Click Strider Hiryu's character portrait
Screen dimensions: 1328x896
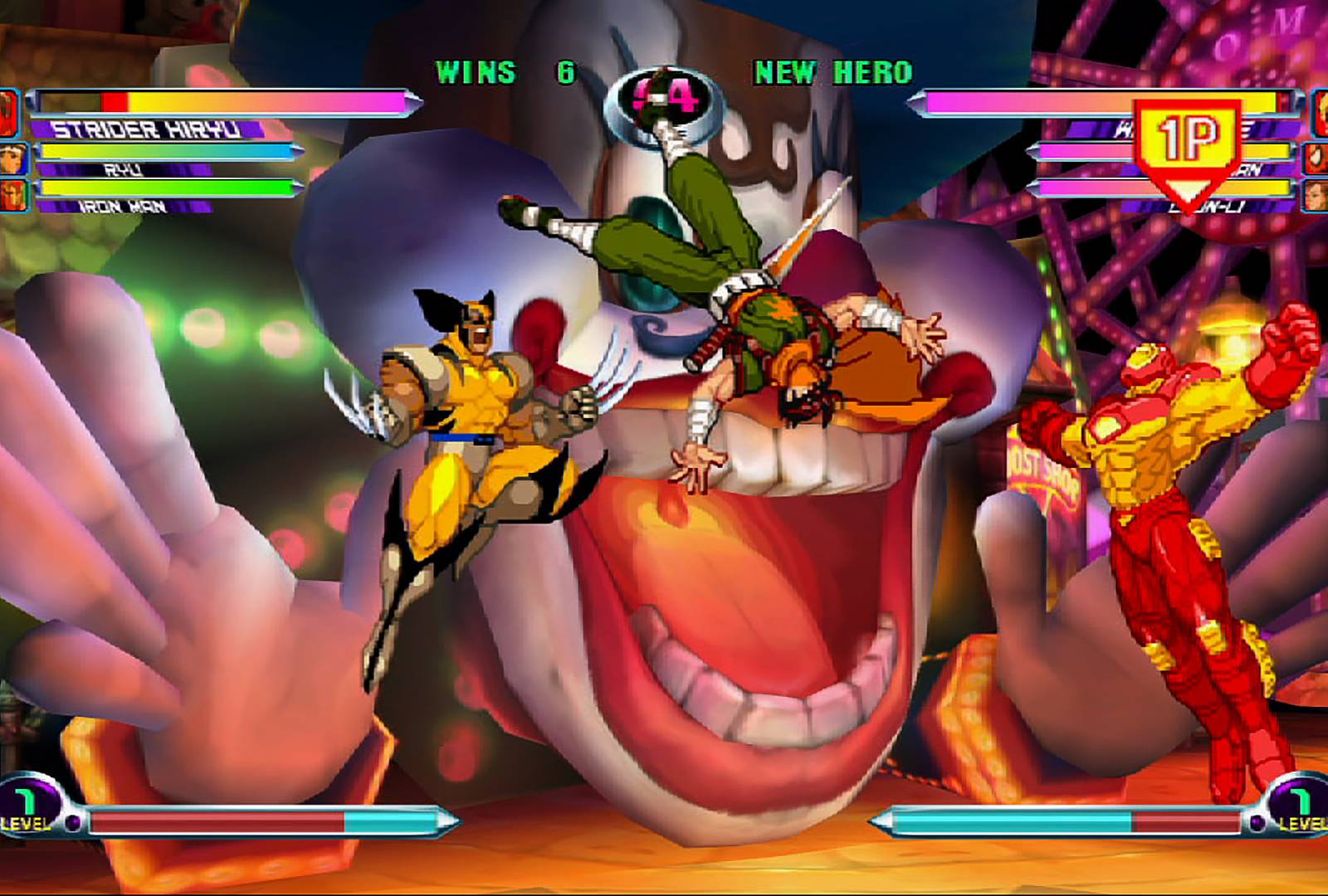[7, 112]
